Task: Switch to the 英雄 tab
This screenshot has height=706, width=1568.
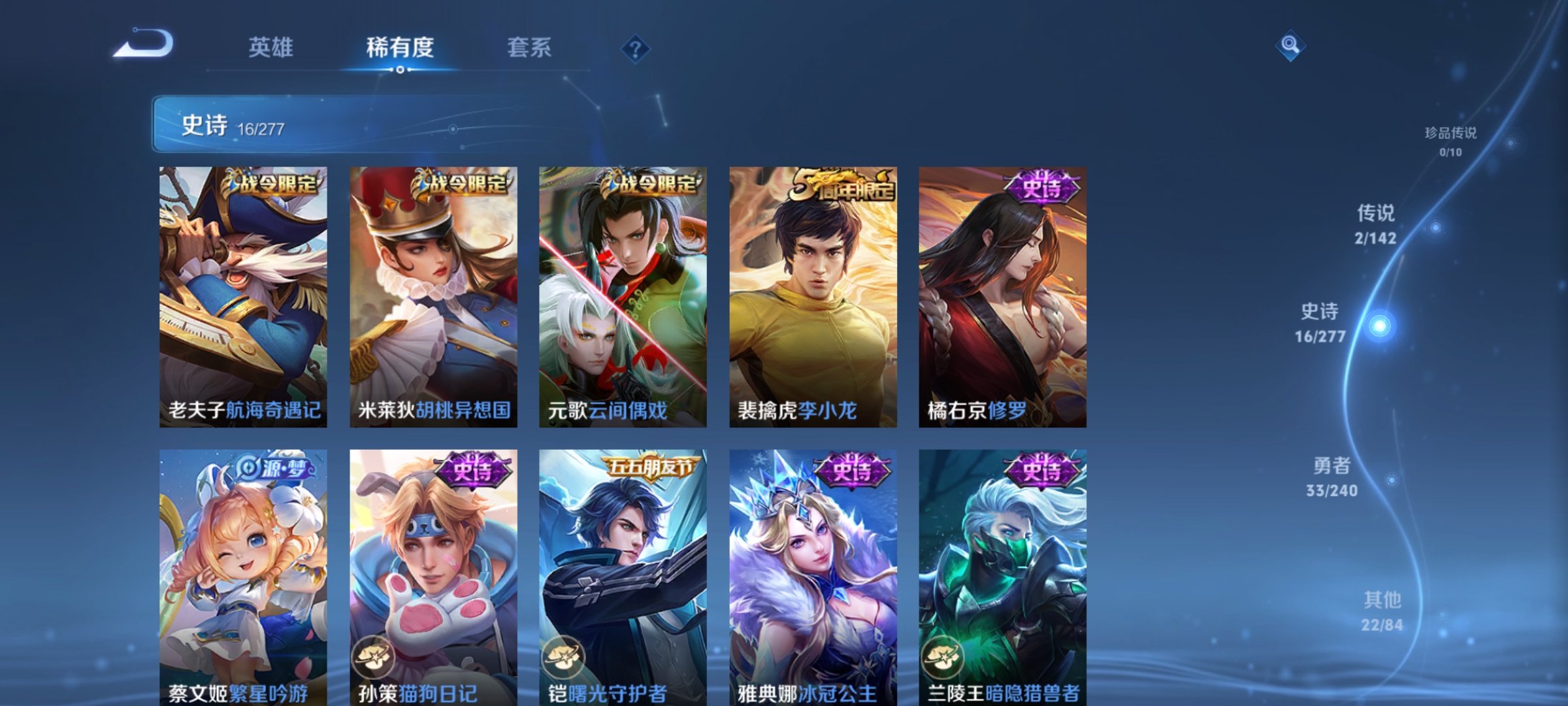Action: [x=272, y=46]
